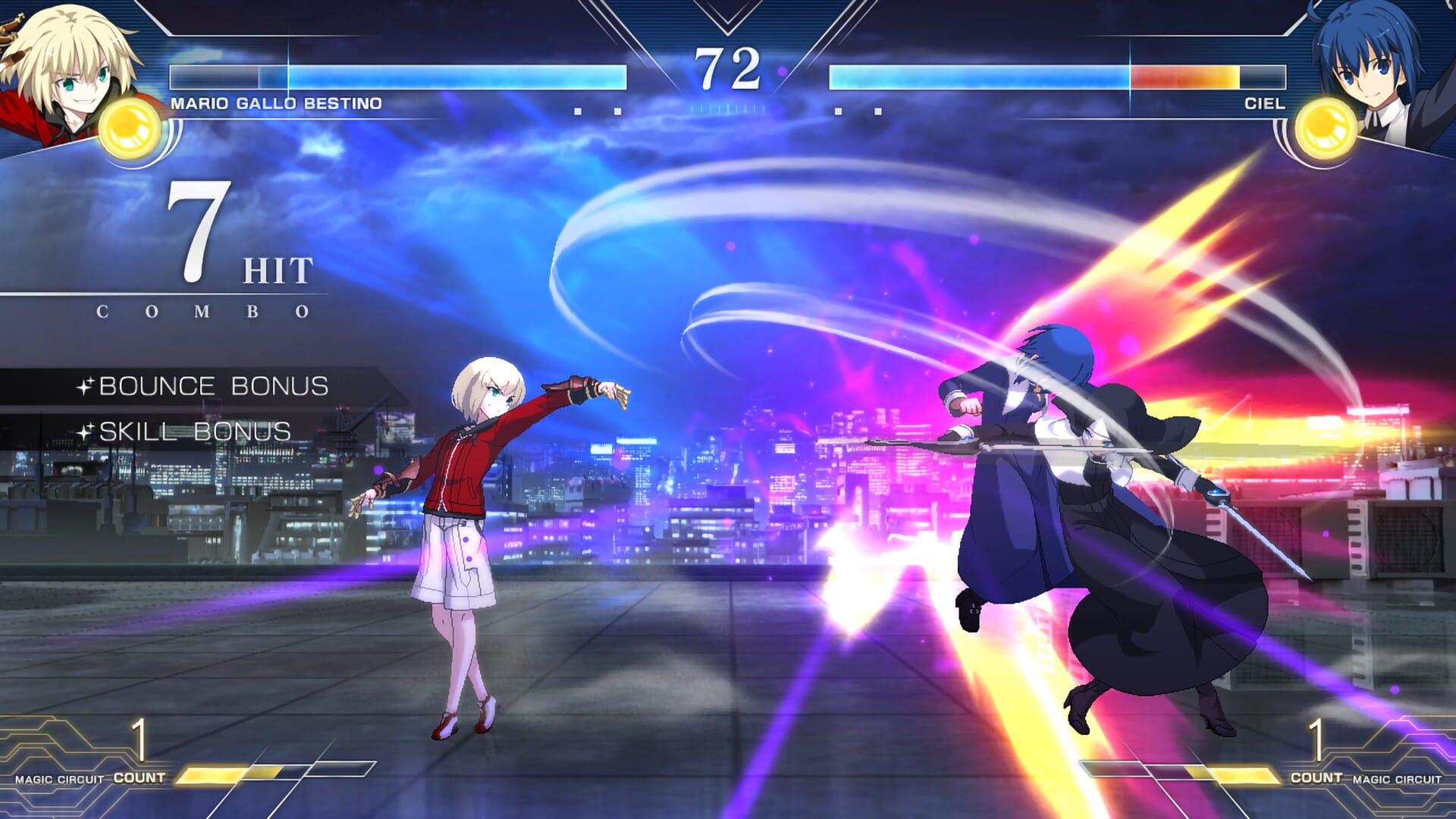Click the BOUNCE BONUS star icon
The image size is (1456, 819).
(x=87, y=386)
